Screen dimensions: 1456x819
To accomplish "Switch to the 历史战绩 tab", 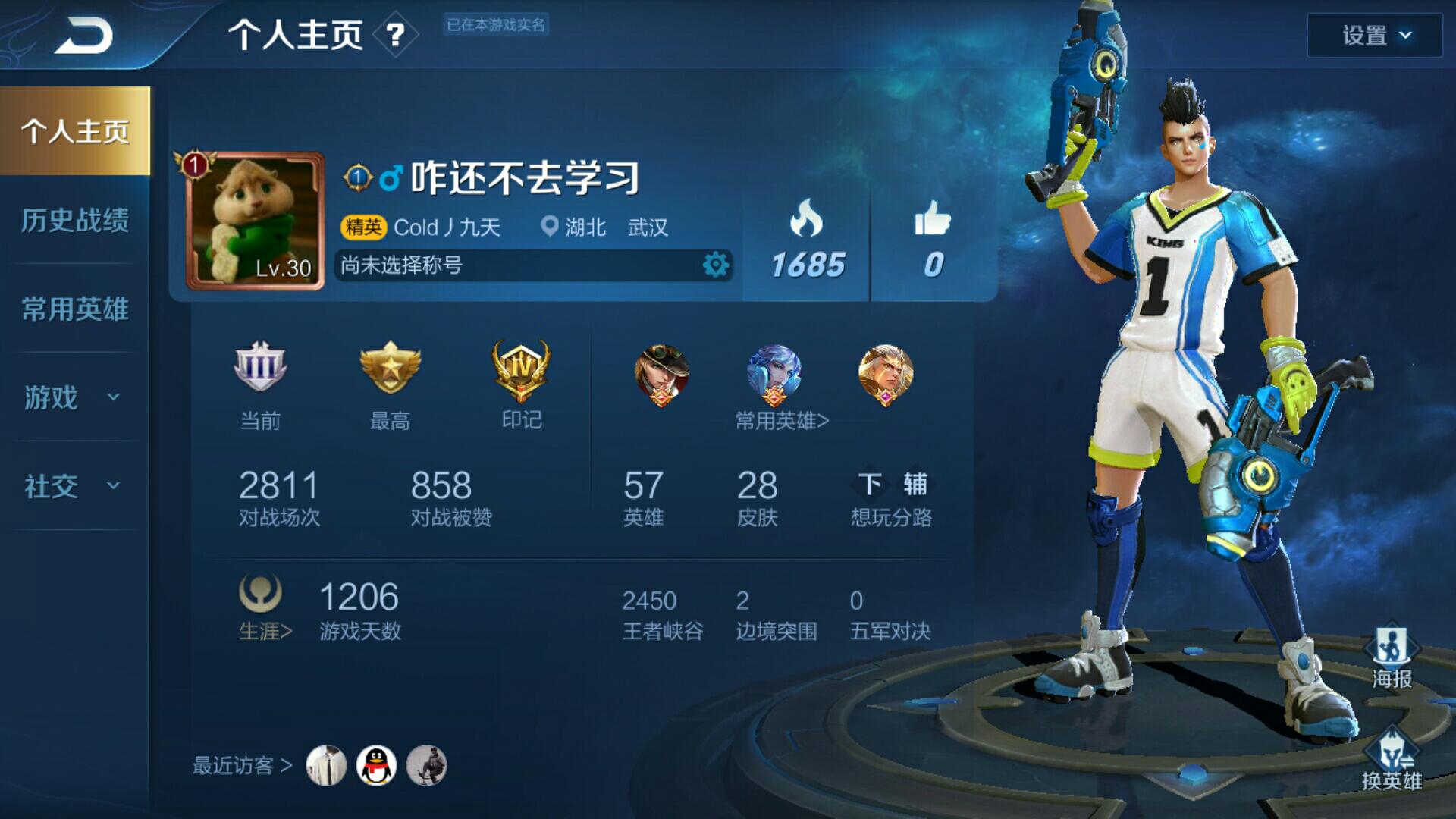I will [x=74, y=220].
